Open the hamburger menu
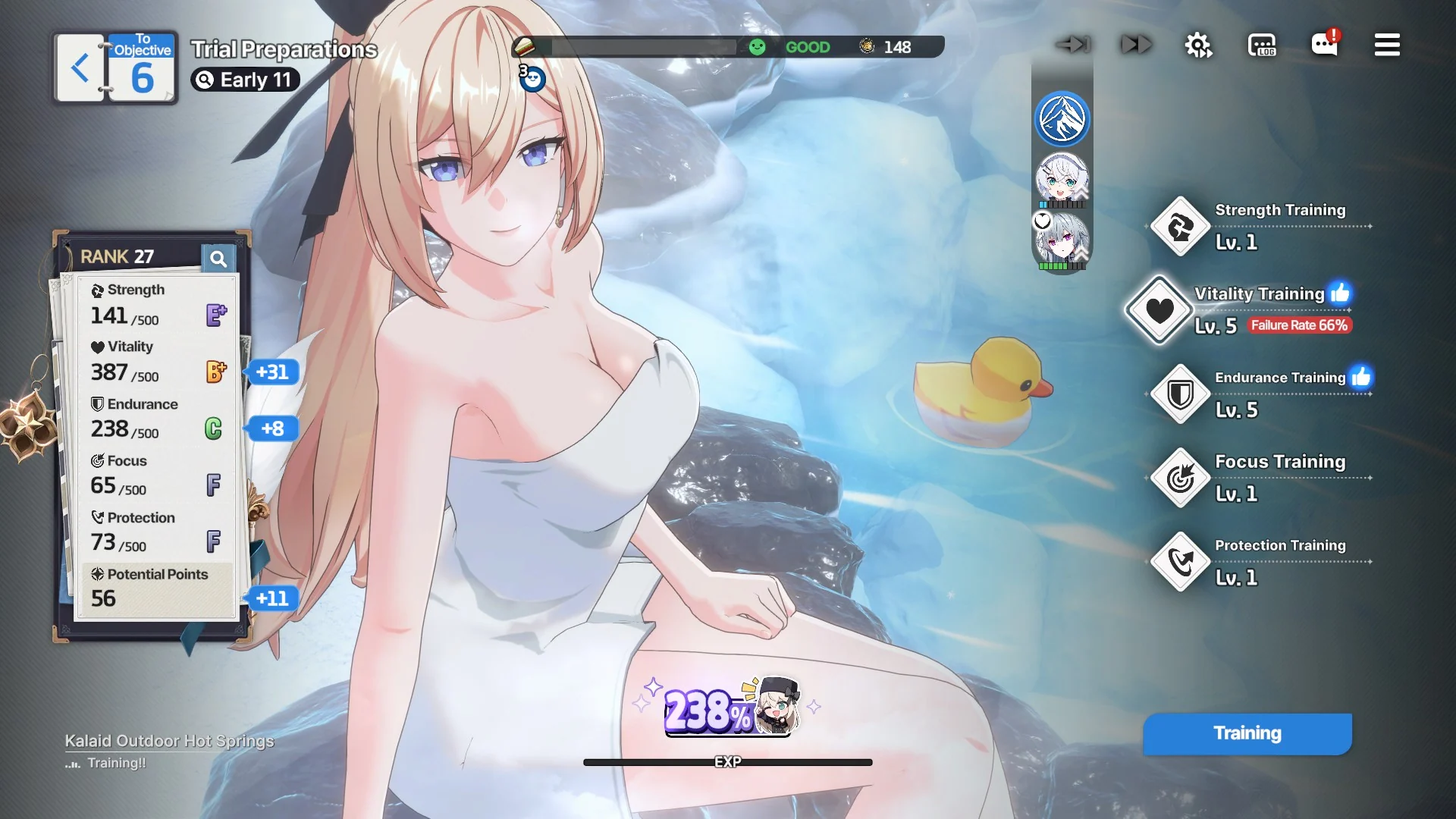This screenshot has height=819, width=1456. [1387, 45]
